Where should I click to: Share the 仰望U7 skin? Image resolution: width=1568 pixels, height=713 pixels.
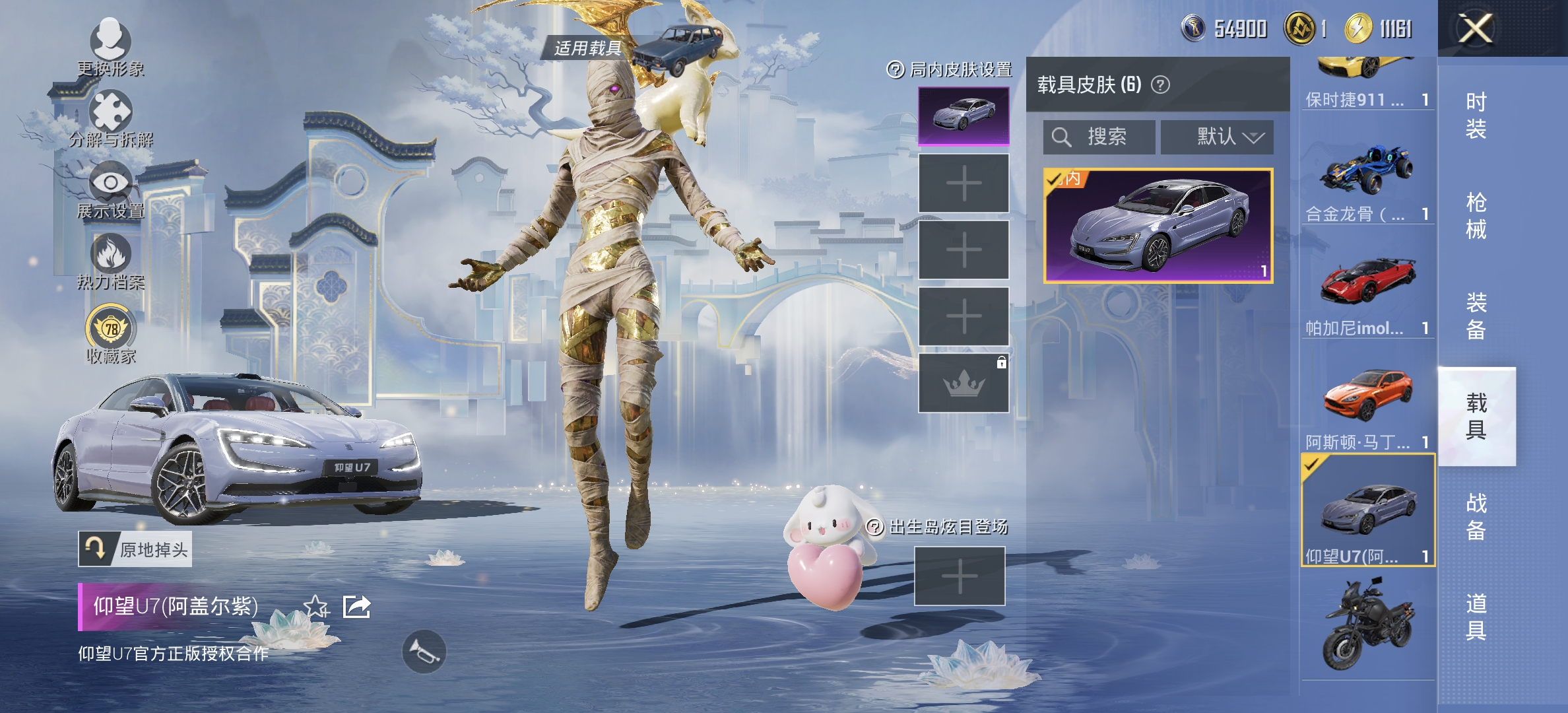pyautogui.click(x=356, y=606)
